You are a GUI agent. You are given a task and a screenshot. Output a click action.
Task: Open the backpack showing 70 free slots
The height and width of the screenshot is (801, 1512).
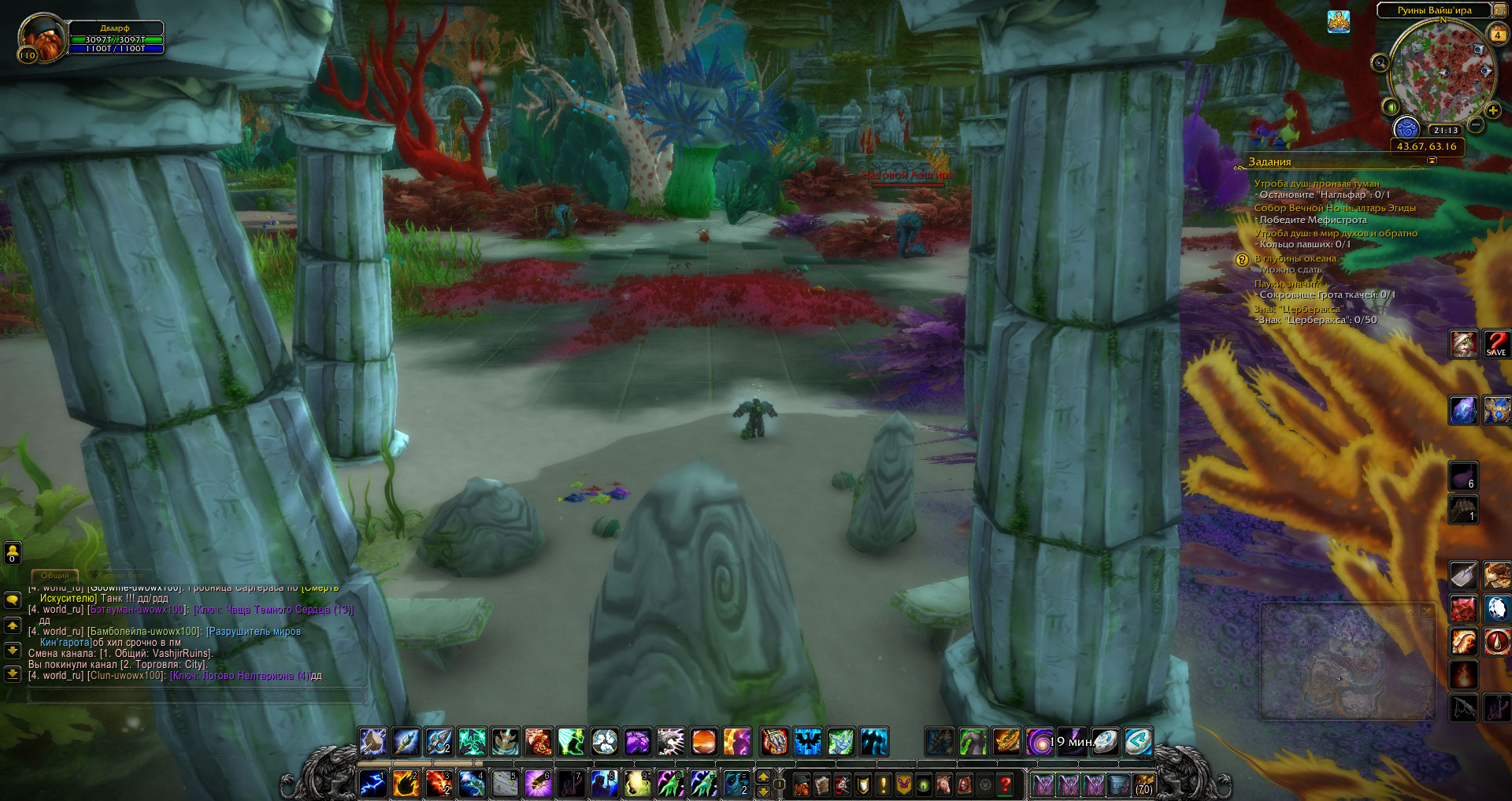click(x=1143, y=784)
